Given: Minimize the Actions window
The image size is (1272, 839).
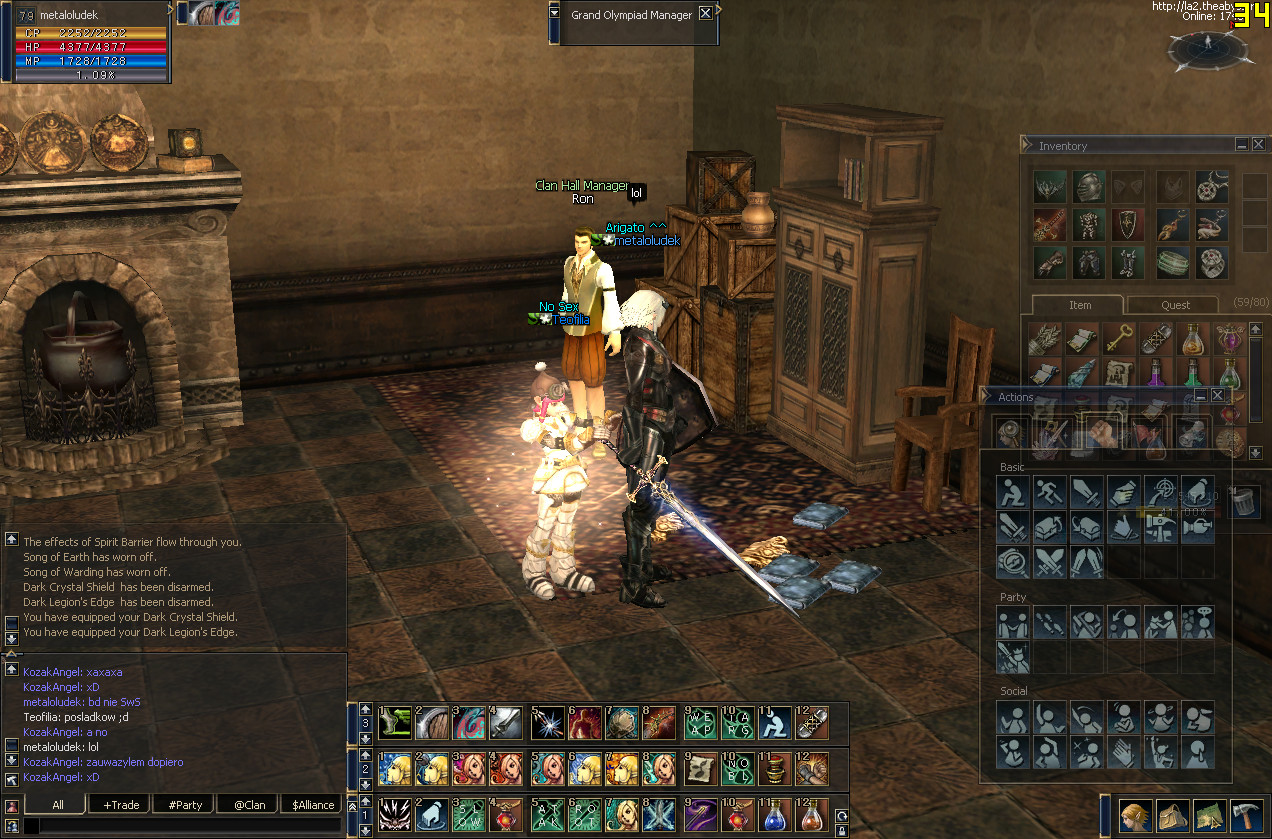Looking at the screenshot, I should (1200, 396).
